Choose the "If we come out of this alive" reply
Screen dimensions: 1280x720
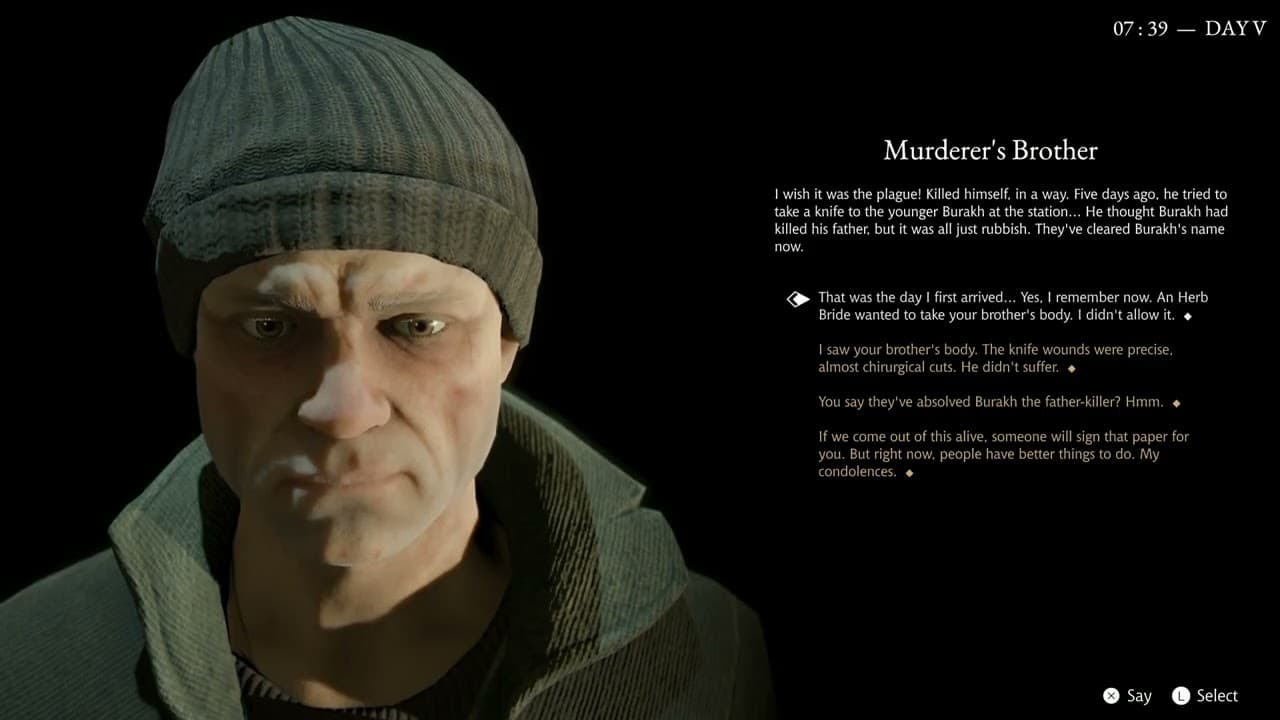point(1000,453)
